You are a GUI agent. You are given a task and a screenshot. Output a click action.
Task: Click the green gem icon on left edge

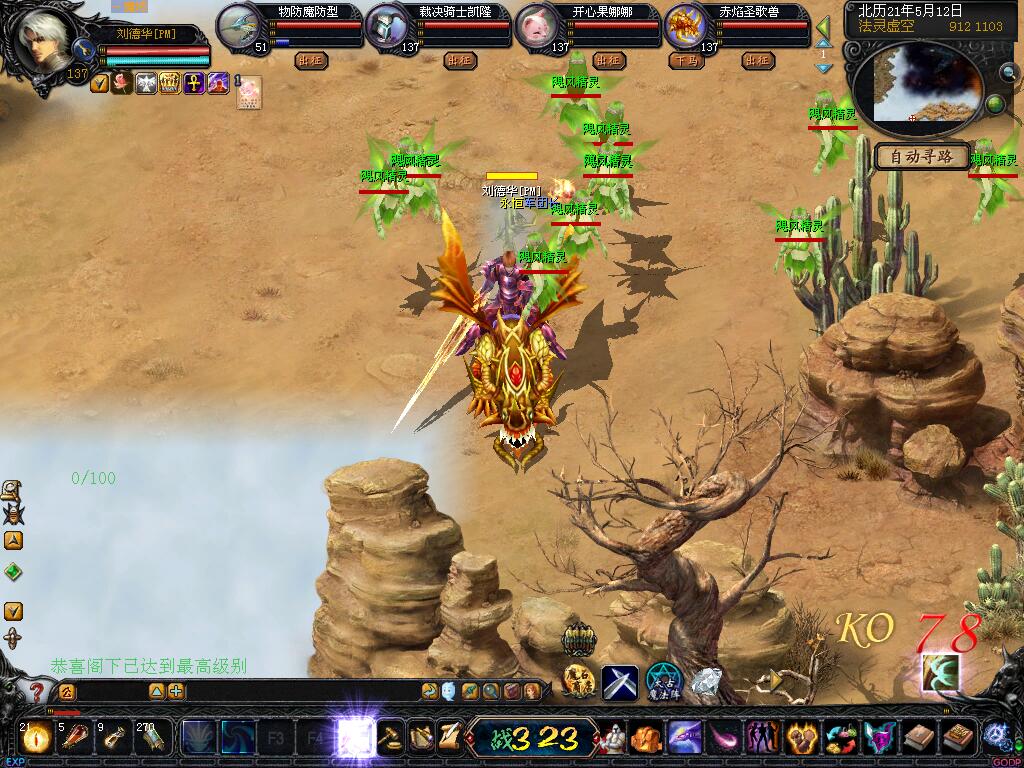(x=13, y=572)
